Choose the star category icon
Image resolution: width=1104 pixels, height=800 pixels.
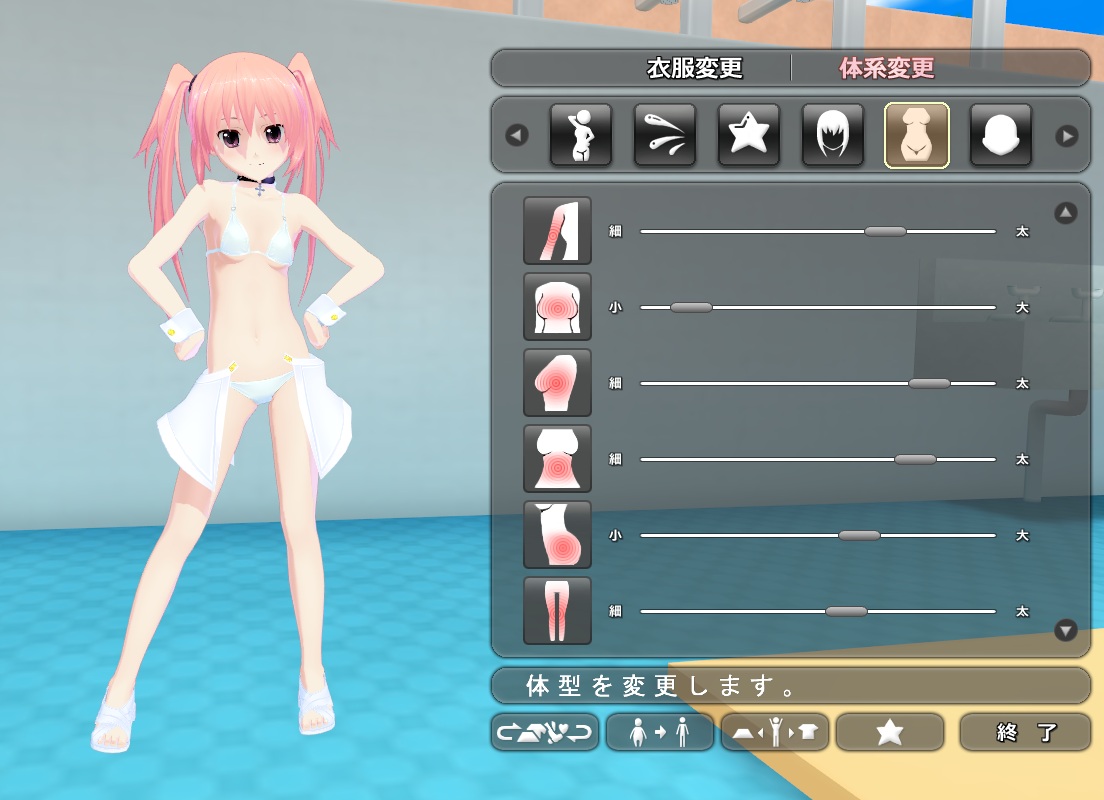click(749, 135)
